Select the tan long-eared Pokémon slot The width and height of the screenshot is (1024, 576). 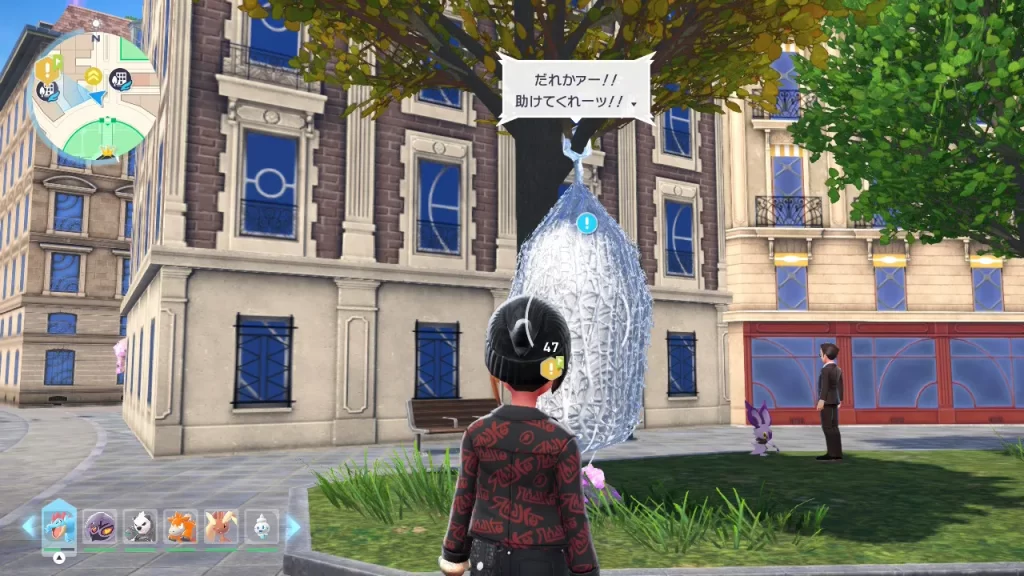pyautogui.click(x=221, y=526)
